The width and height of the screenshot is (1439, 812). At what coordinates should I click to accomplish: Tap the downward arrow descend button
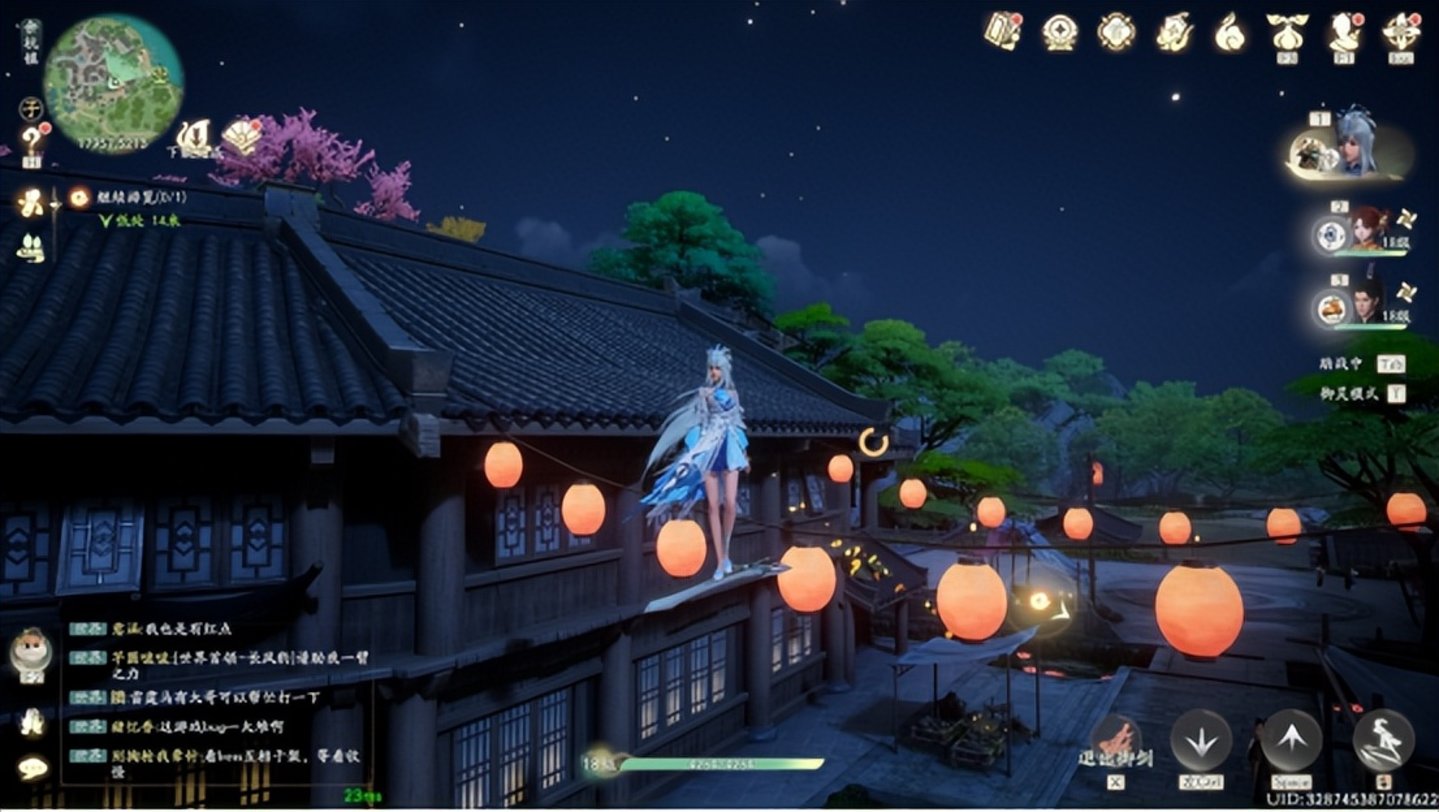1201,741
